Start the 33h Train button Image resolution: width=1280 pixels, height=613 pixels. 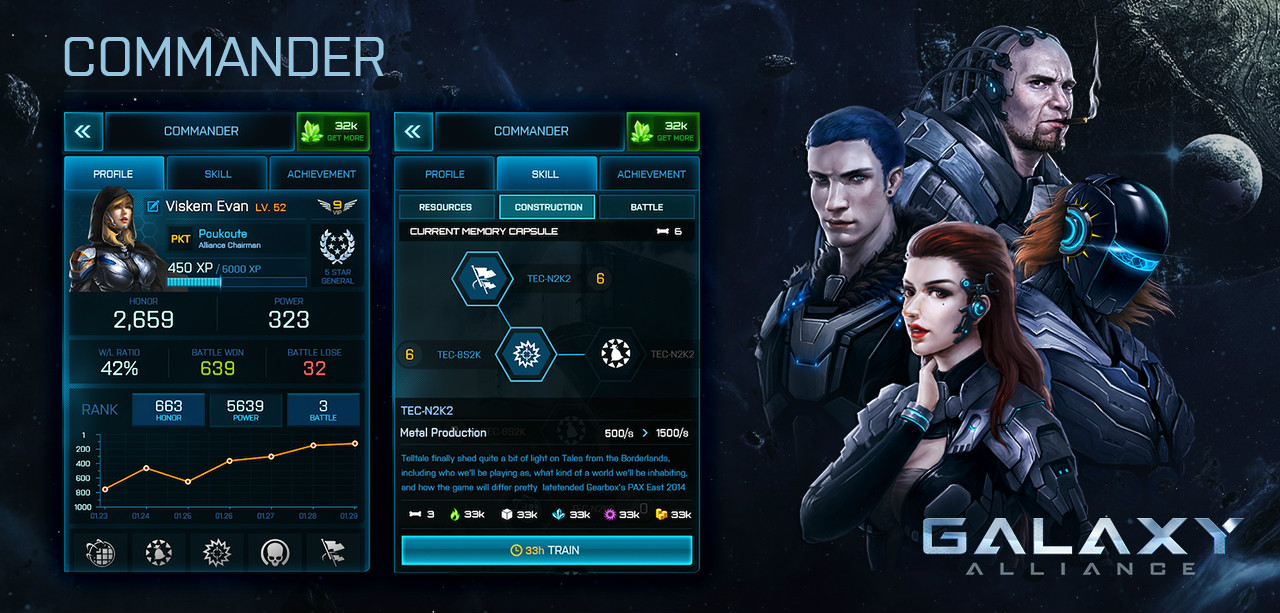tap(546, 550)
